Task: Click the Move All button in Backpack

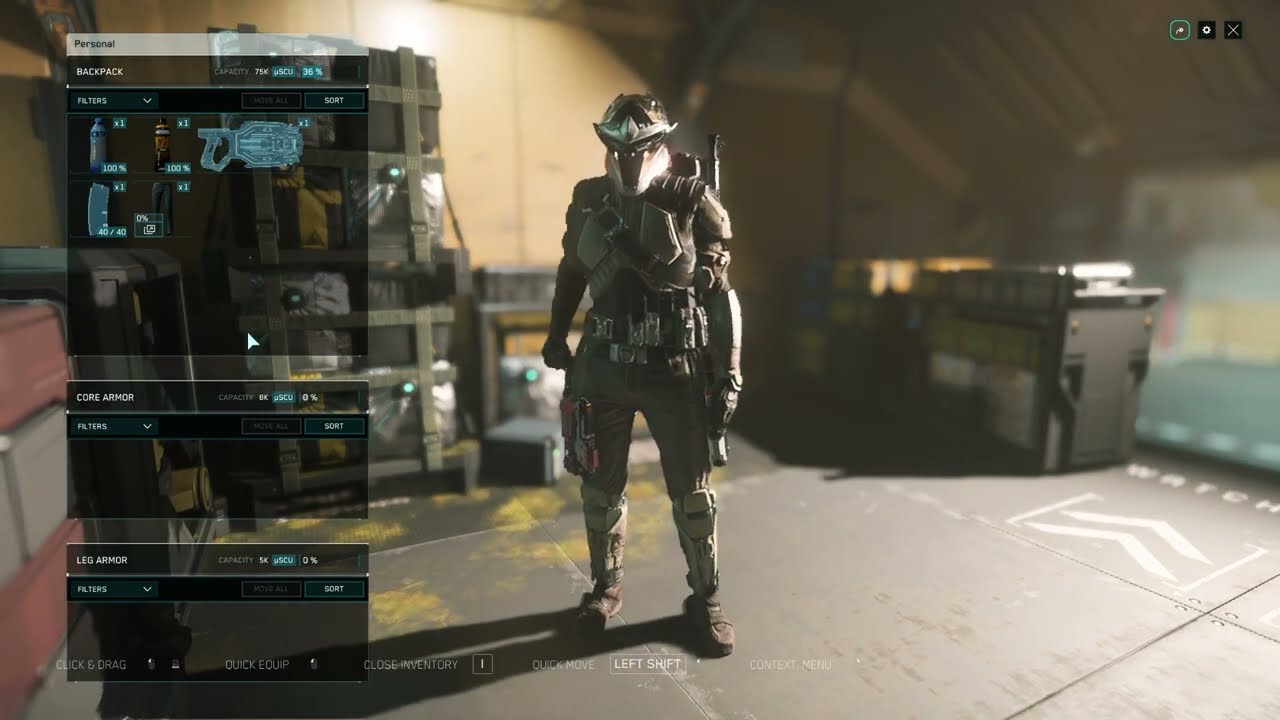Action: click(x=271, y=100)
